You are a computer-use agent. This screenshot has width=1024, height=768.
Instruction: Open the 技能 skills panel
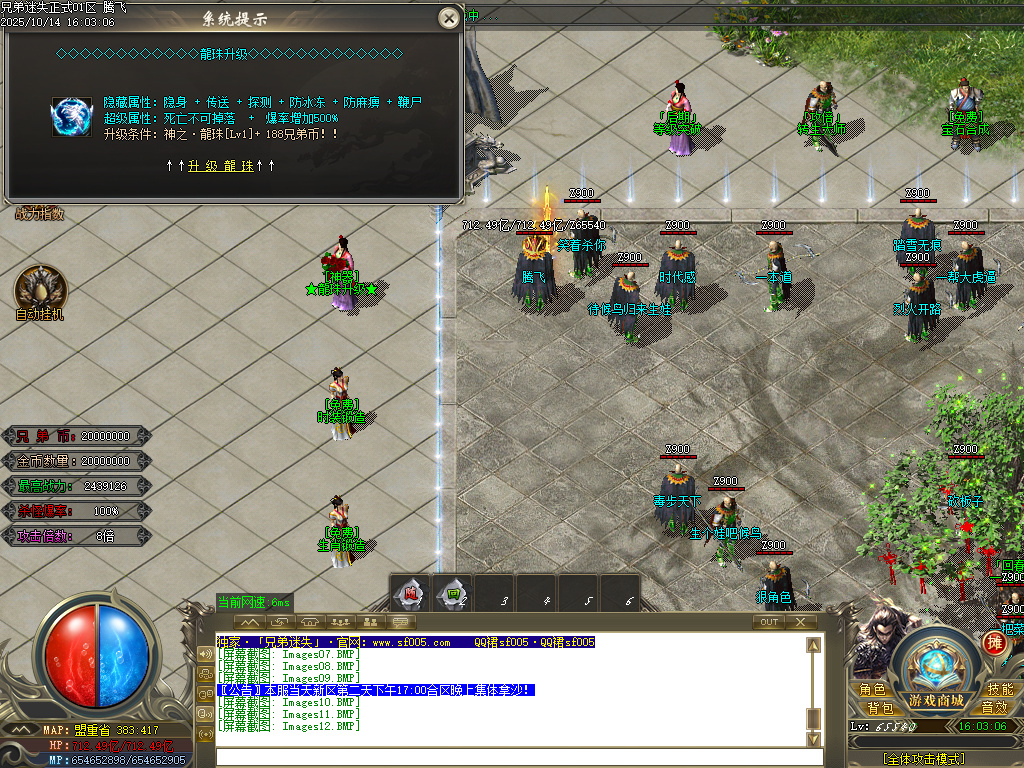pyautogui.click(x=999, y=690)
